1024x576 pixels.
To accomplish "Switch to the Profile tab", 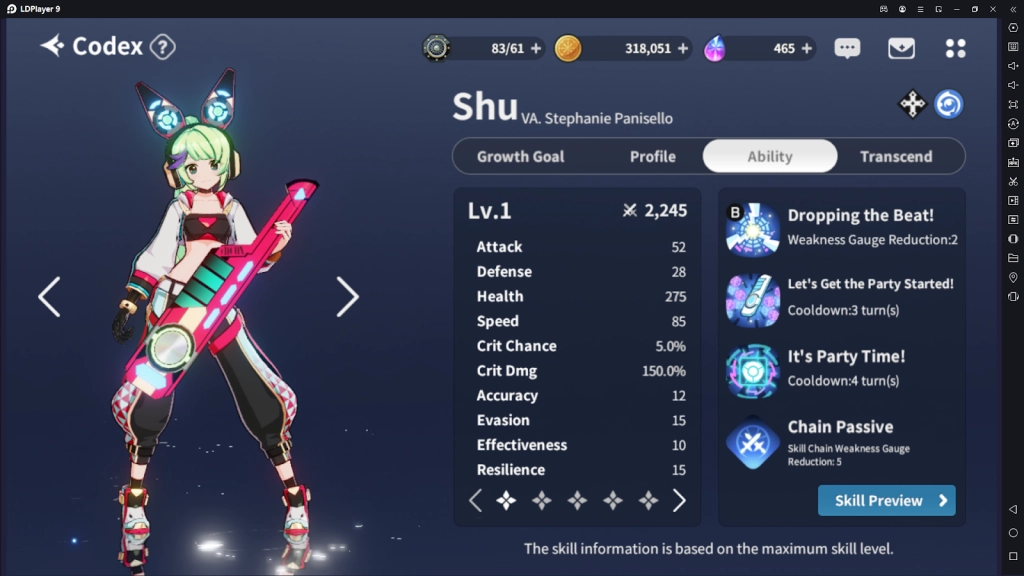I will [x=652, y=156].
